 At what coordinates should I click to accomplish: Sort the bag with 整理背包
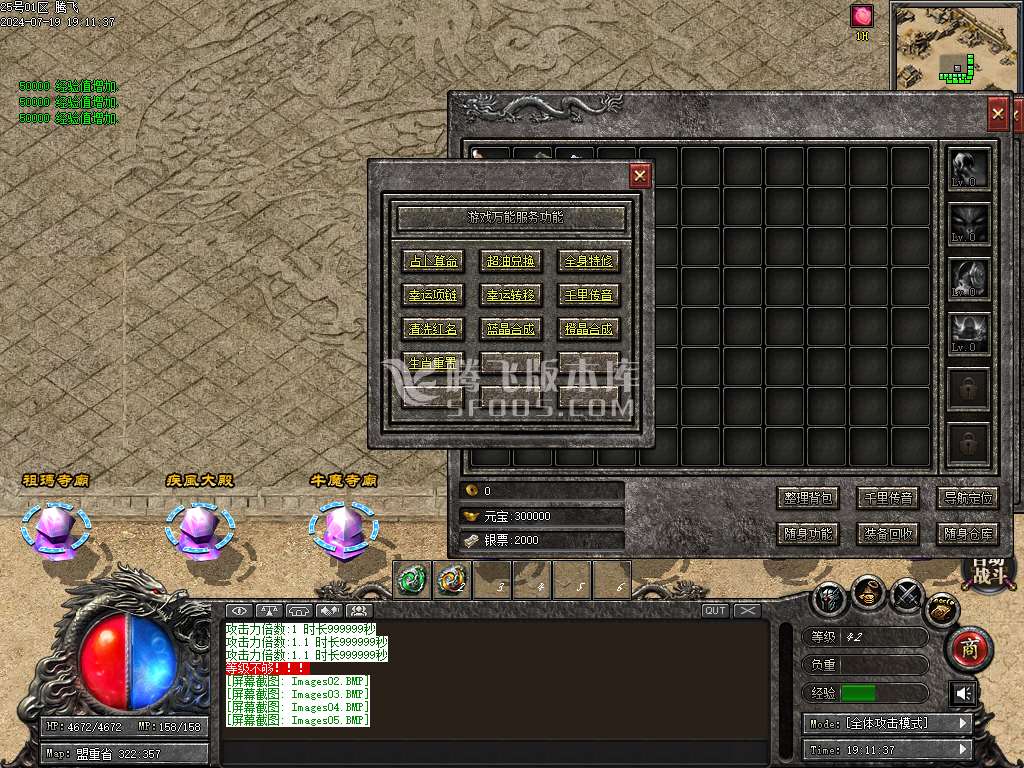tap(807, 497)
